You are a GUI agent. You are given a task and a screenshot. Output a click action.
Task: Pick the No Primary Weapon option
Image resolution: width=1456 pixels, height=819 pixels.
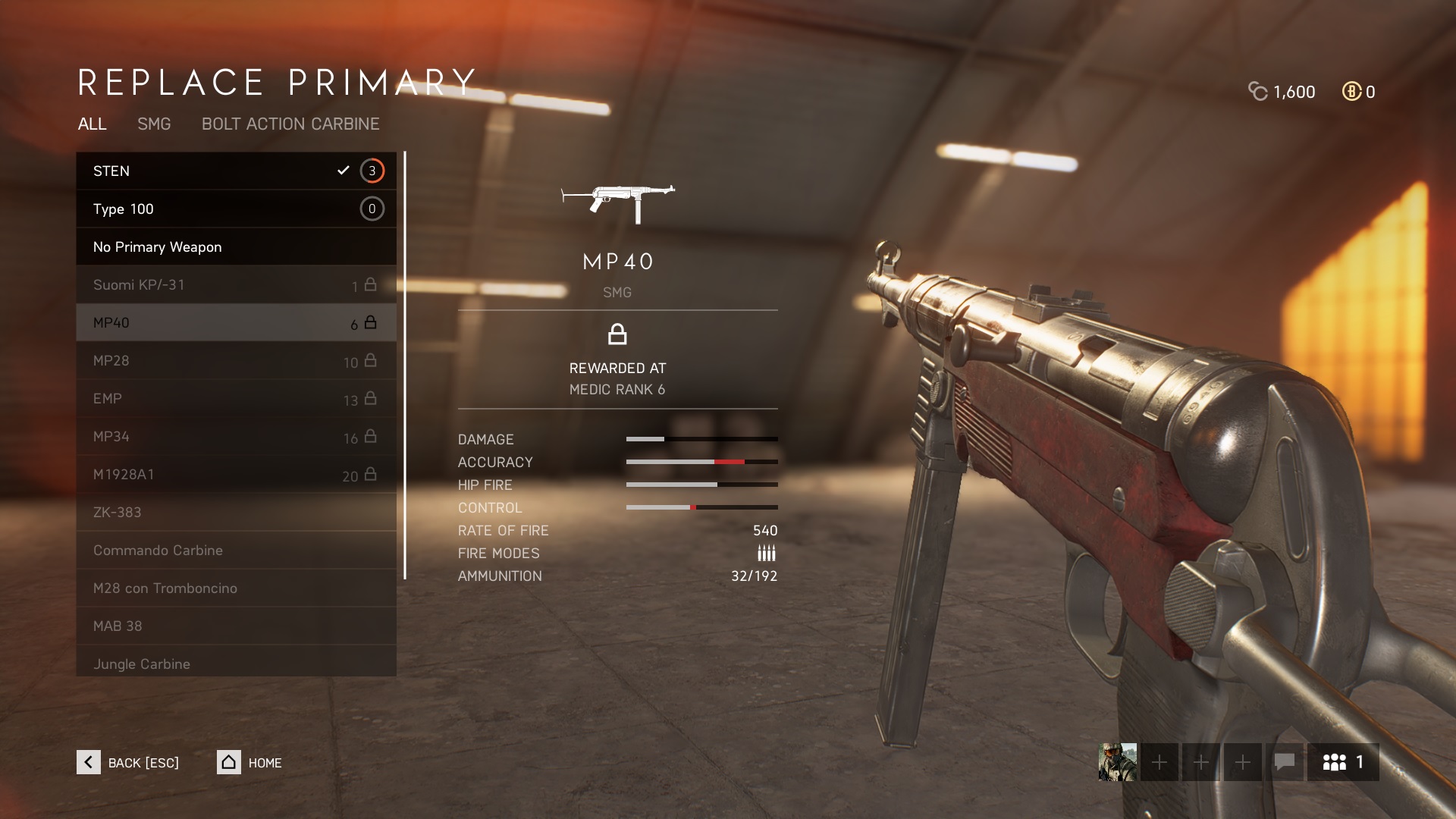click(236, 246)
